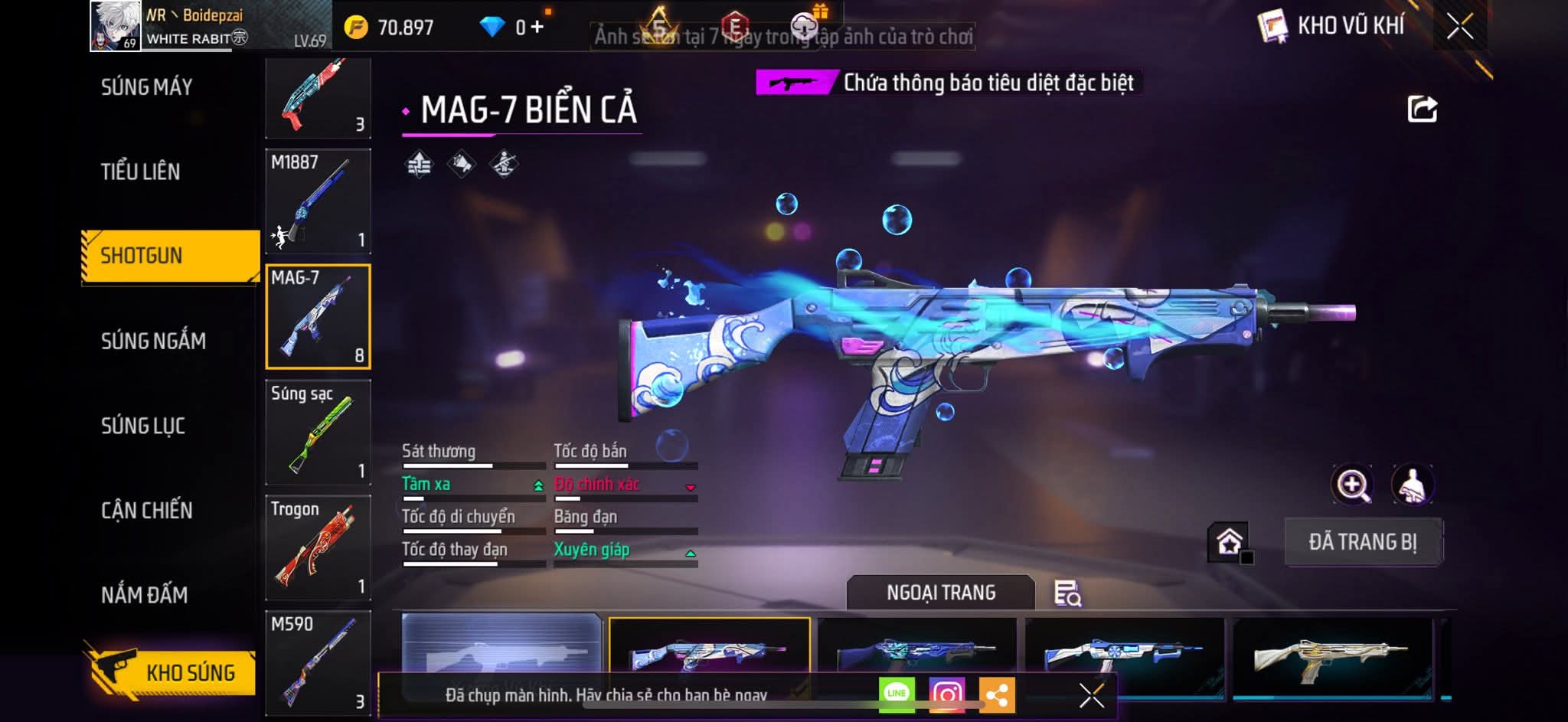
Task: Share the weapon using the arrow icon
Action: (1423, 109)
